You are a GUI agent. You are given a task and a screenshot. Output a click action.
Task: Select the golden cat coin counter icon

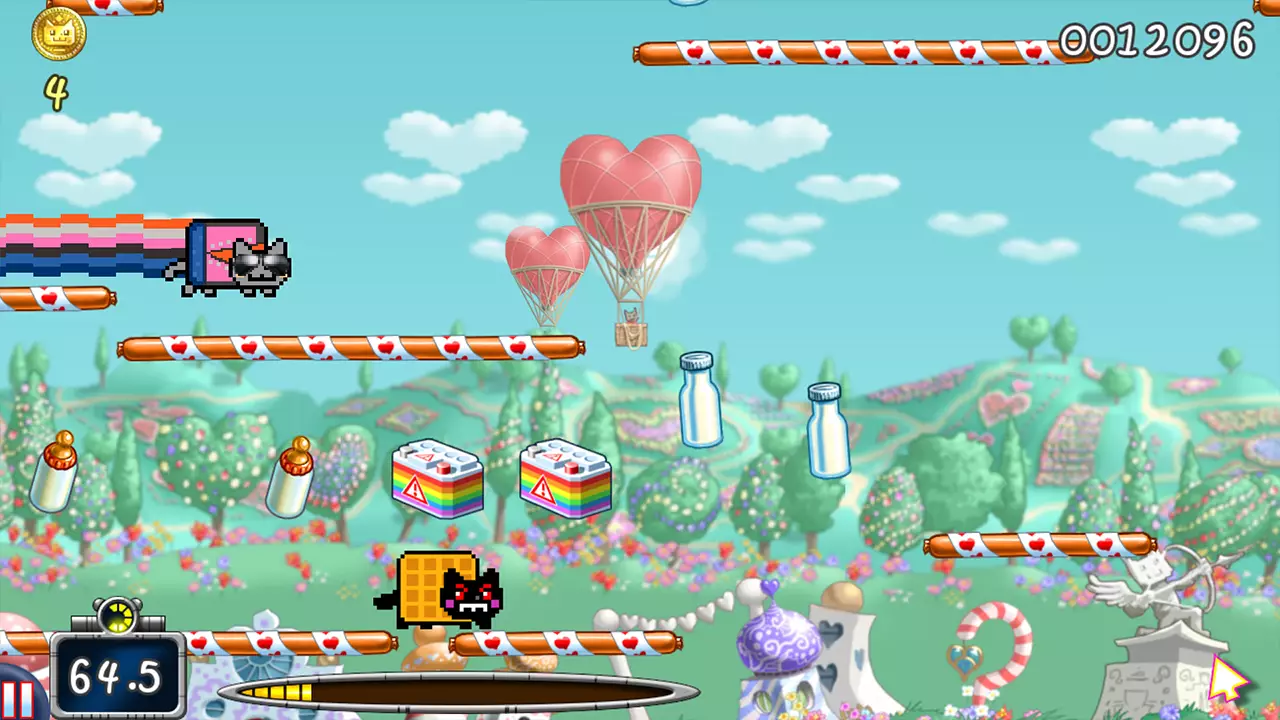tap(60, 35)
